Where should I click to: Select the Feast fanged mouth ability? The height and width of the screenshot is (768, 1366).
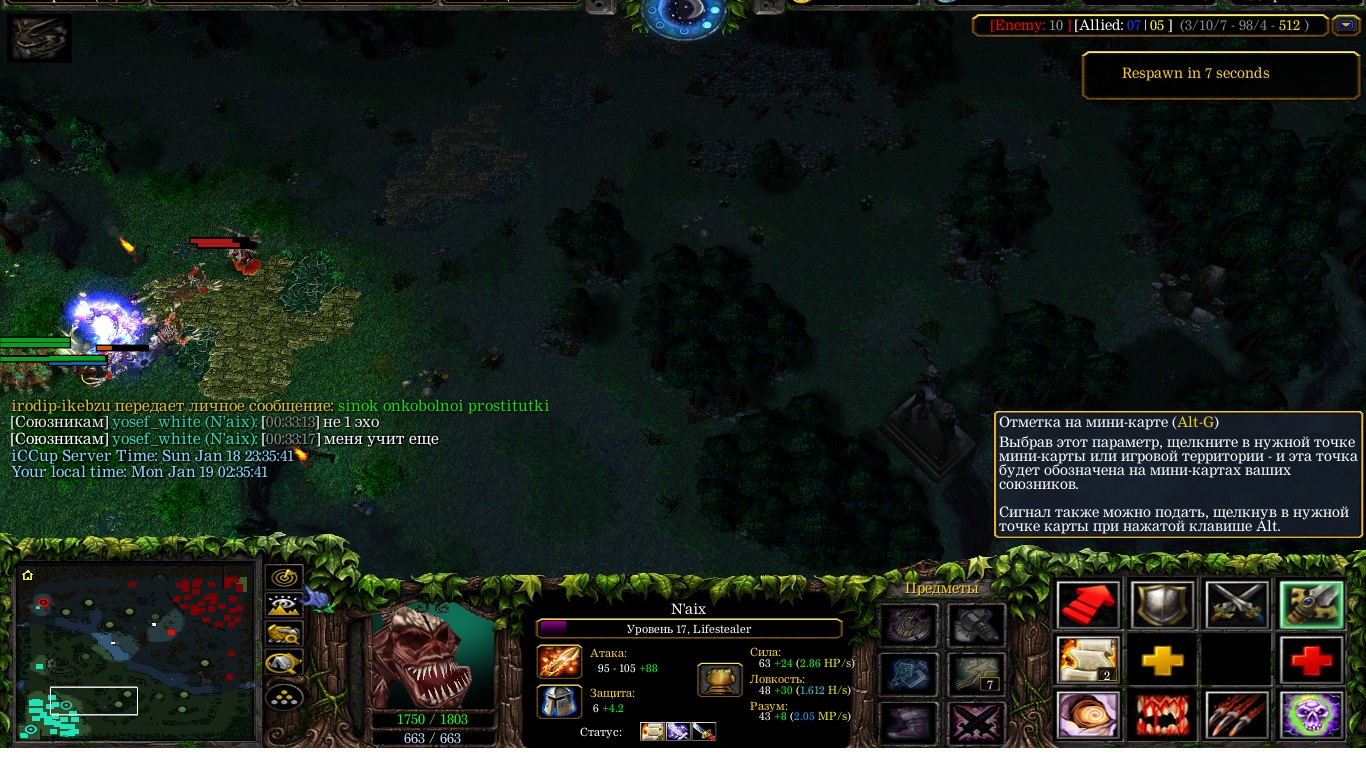[x=1162, y=715]
